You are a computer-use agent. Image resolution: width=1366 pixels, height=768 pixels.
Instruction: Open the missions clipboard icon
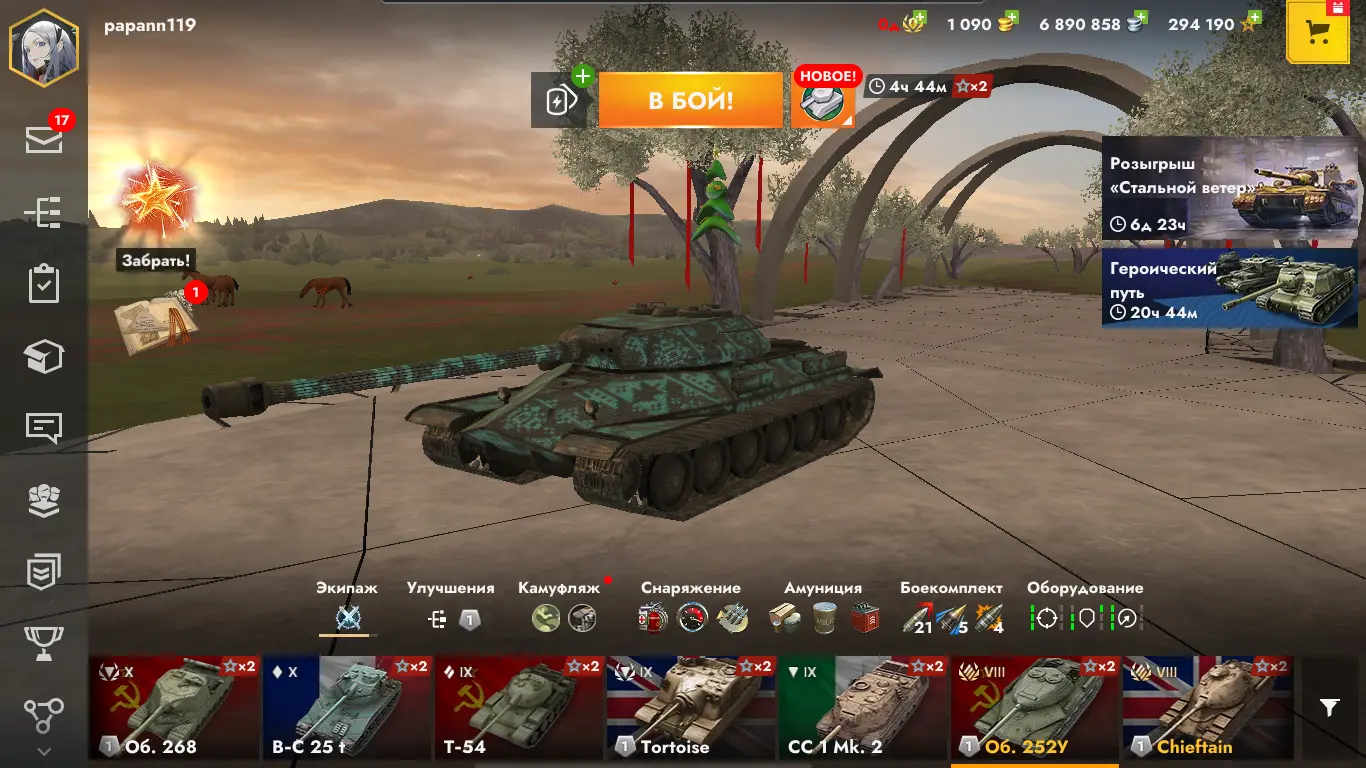44,284
